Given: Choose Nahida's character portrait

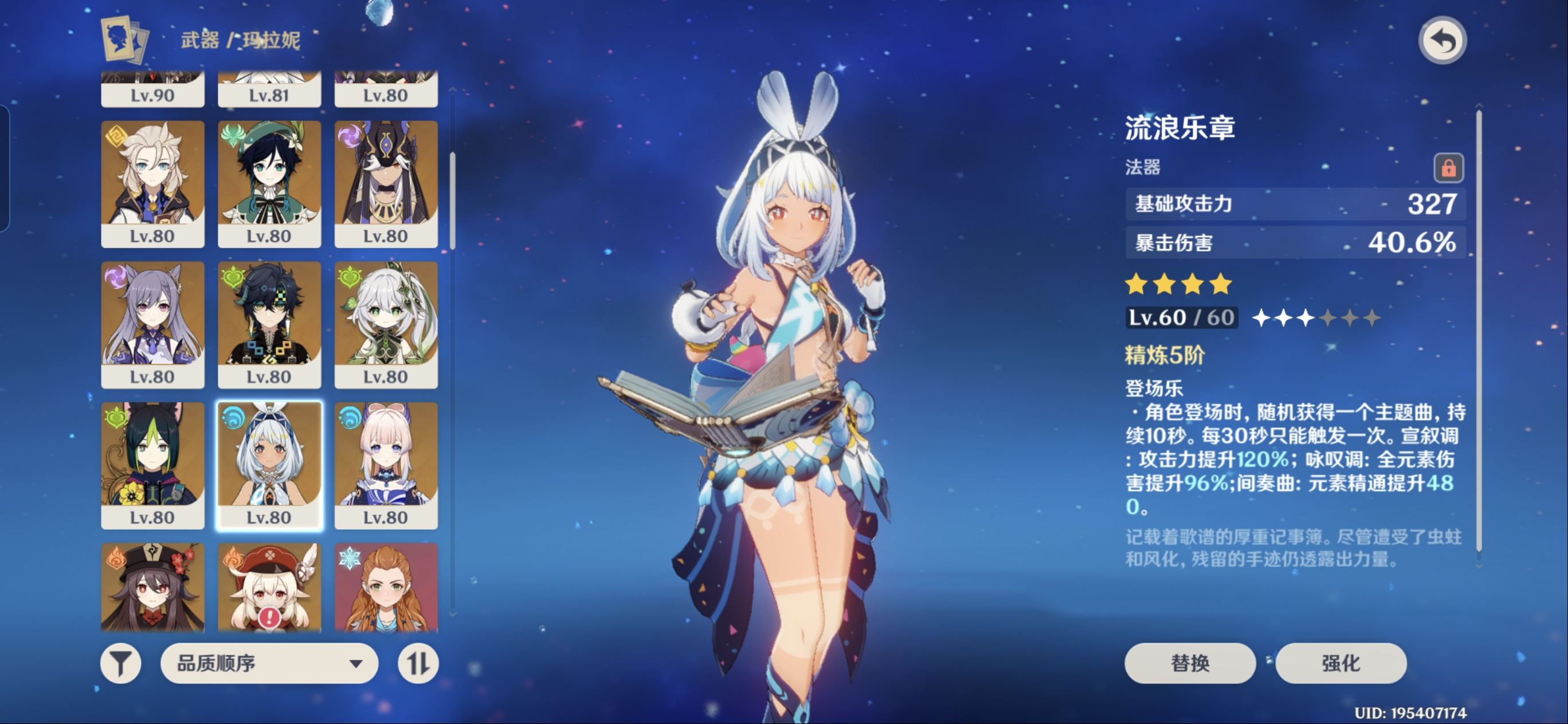Looking at the screenshot, I should tap(386, 324).
